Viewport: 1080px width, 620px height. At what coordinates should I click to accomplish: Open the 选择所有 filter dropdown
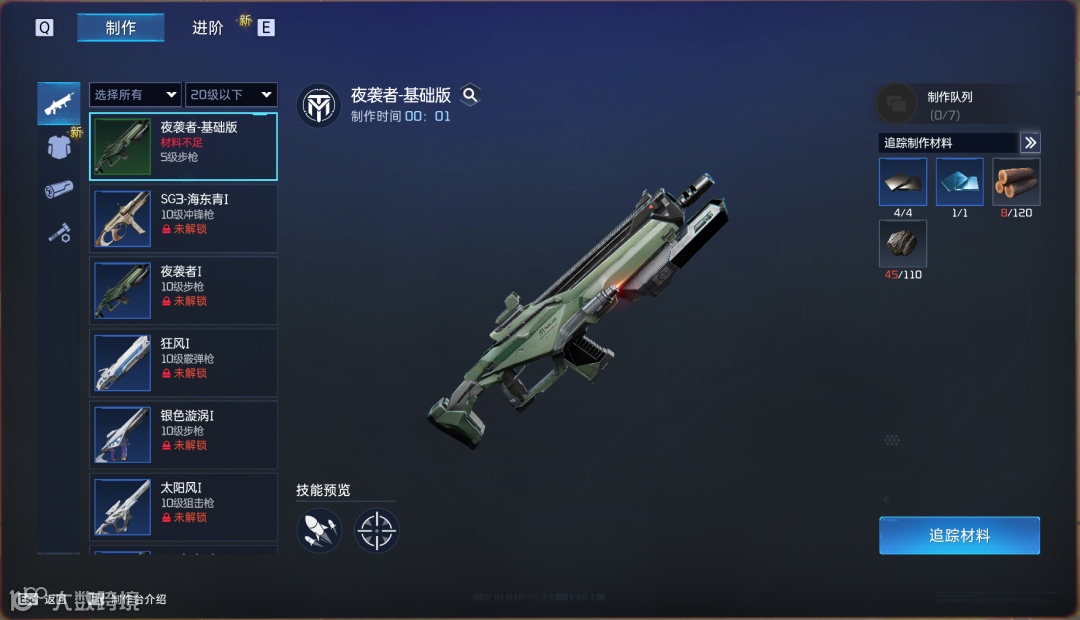click(x=135, y=95)
